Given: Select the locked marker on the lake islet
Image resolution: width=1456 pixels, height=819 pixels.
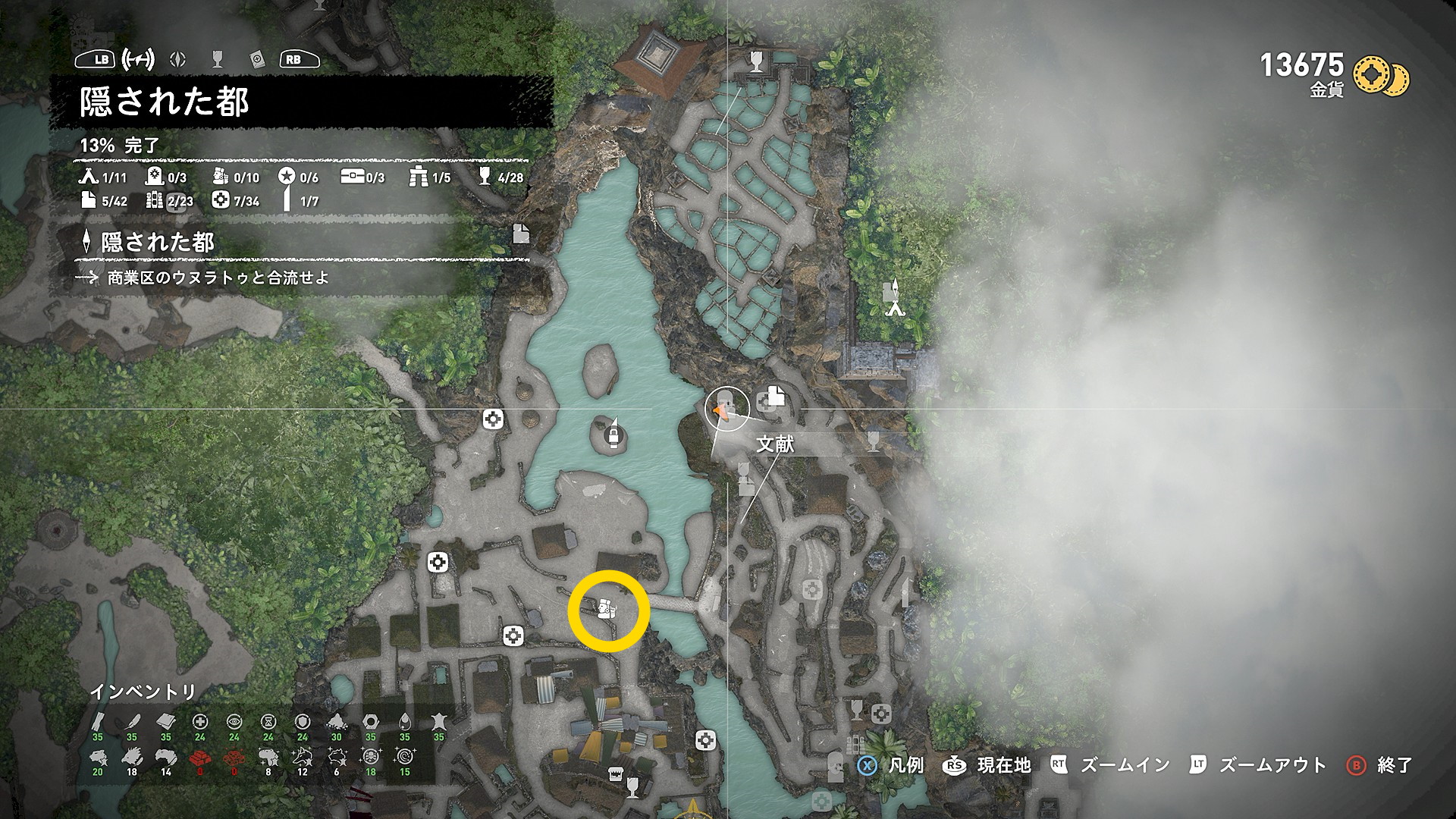Looking at the screenshot, I should pos(613,434).
